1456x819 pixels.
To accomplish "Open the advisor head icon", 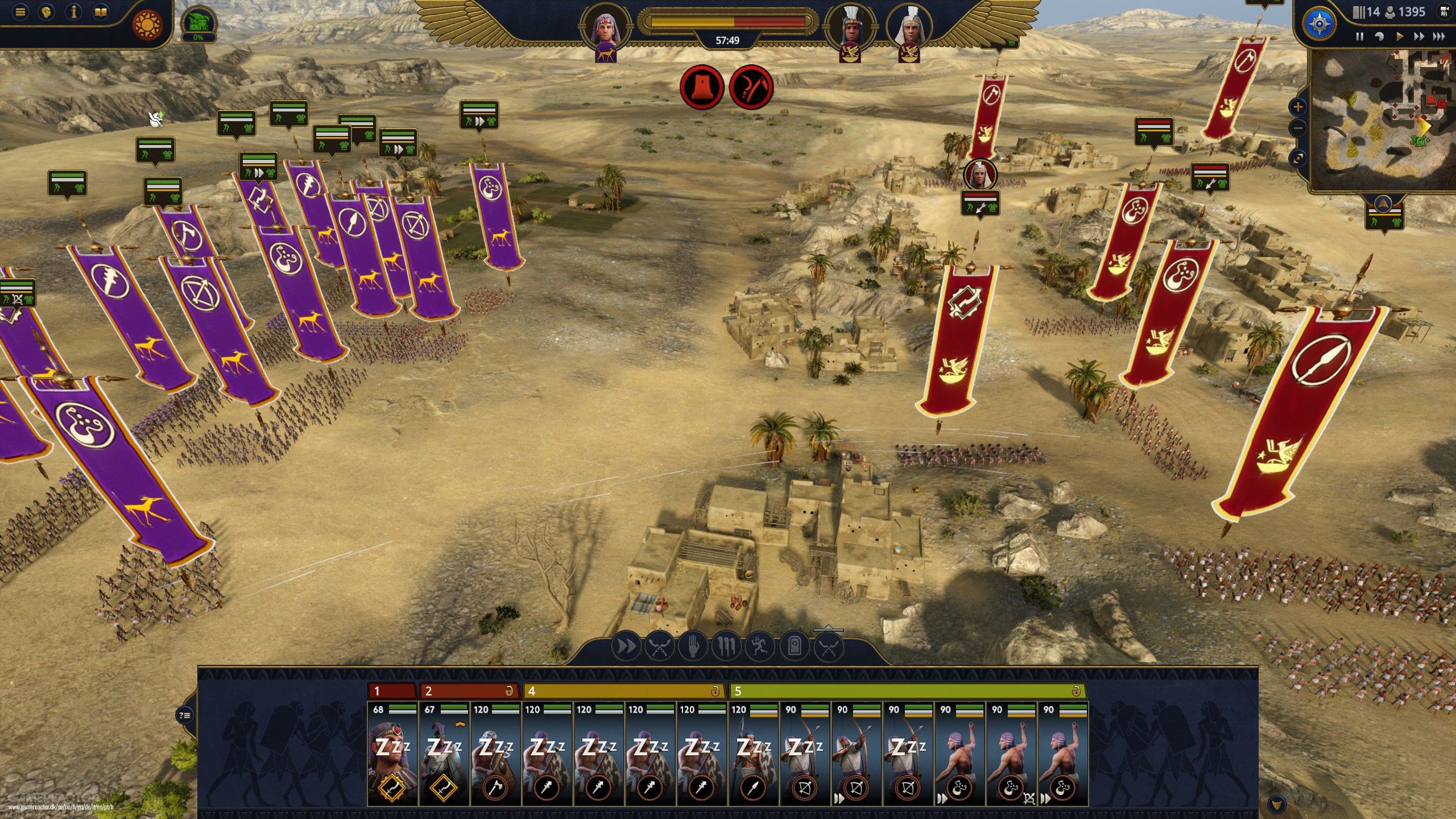I will (47, 13).
